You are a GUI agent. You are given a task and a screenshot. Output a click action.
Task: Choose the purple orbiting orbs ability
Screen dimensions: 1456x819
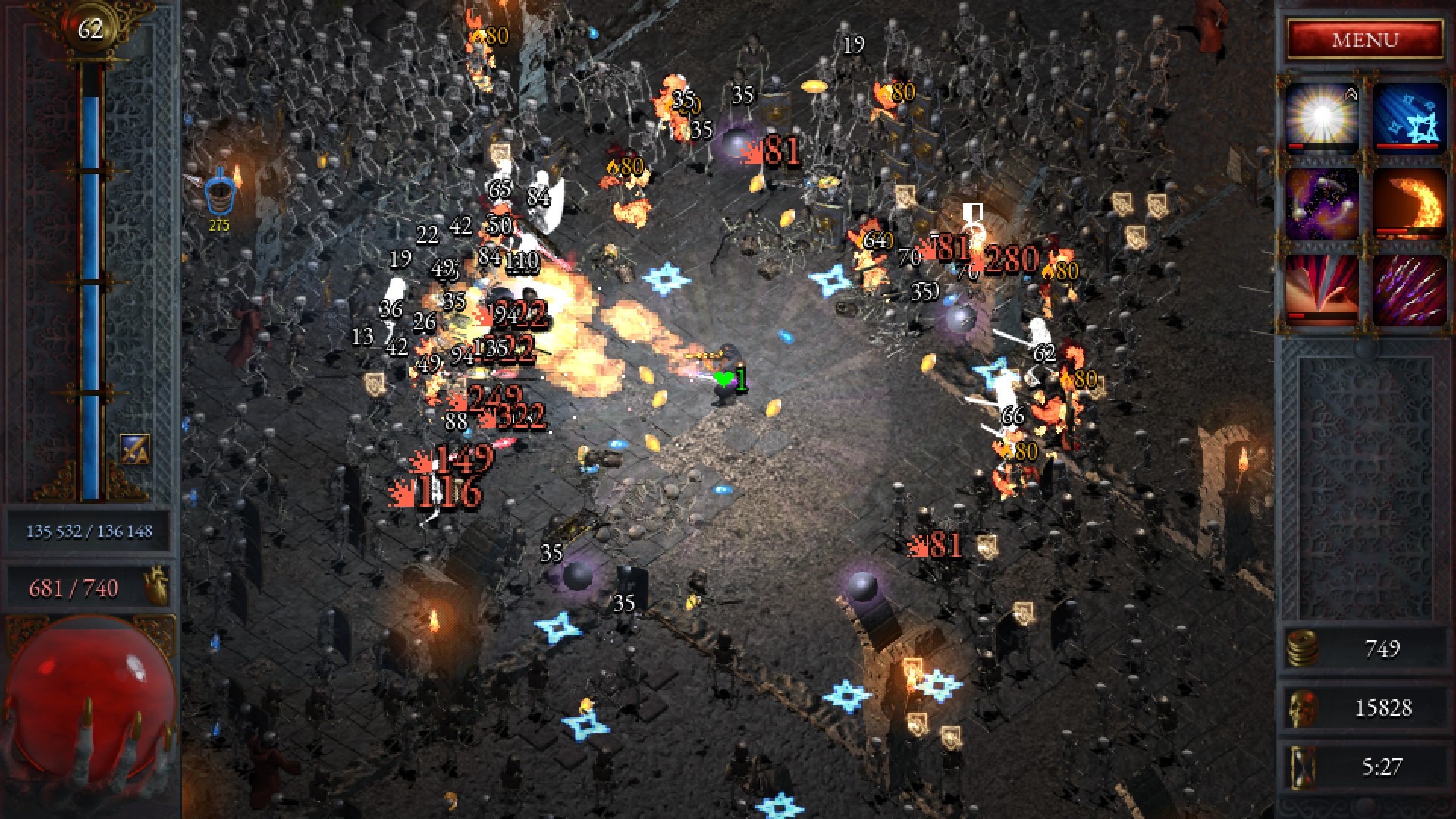(1322, 203)
